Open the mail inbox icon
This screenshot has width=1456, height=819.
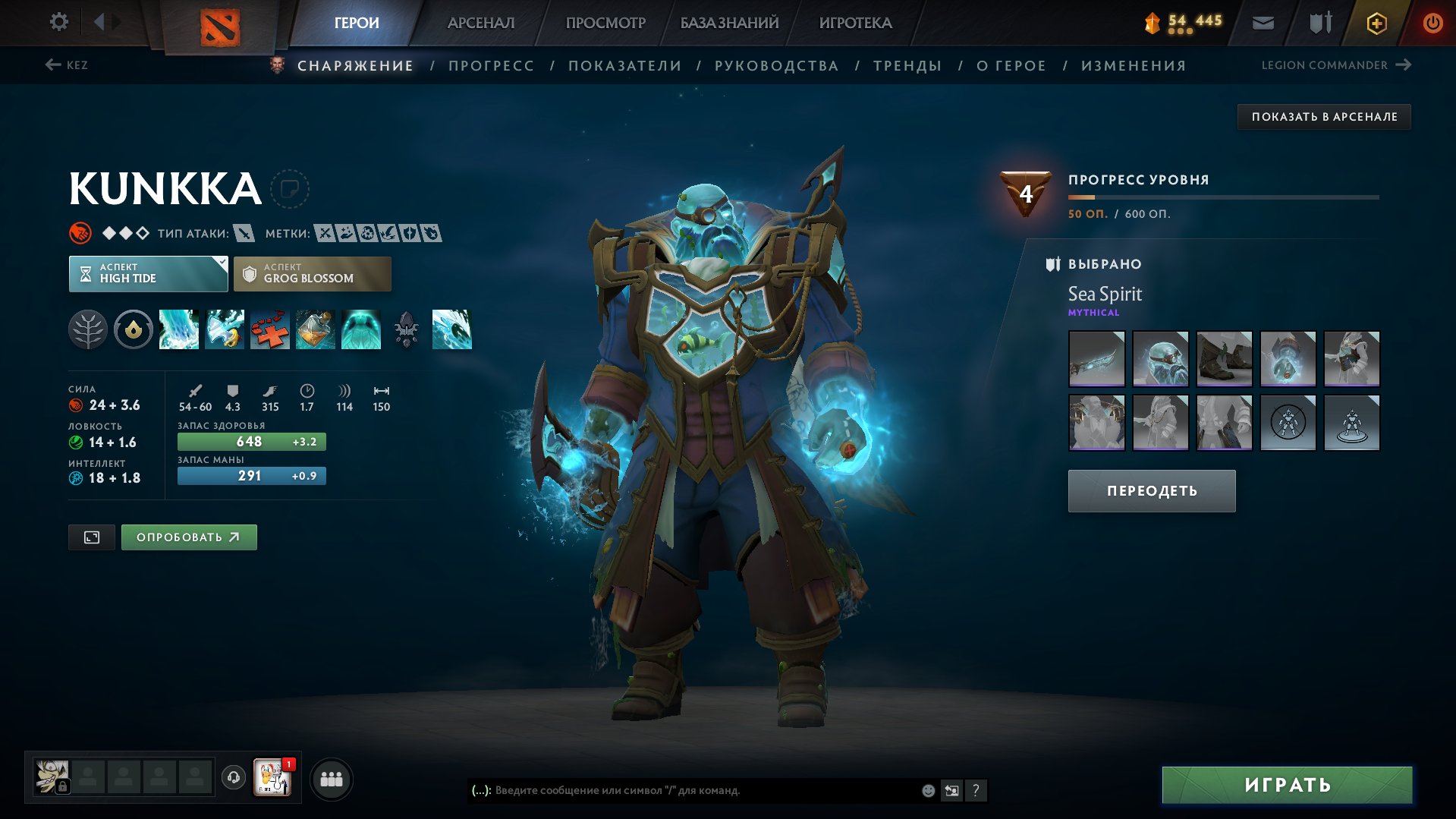click(x=1263, y=22)
